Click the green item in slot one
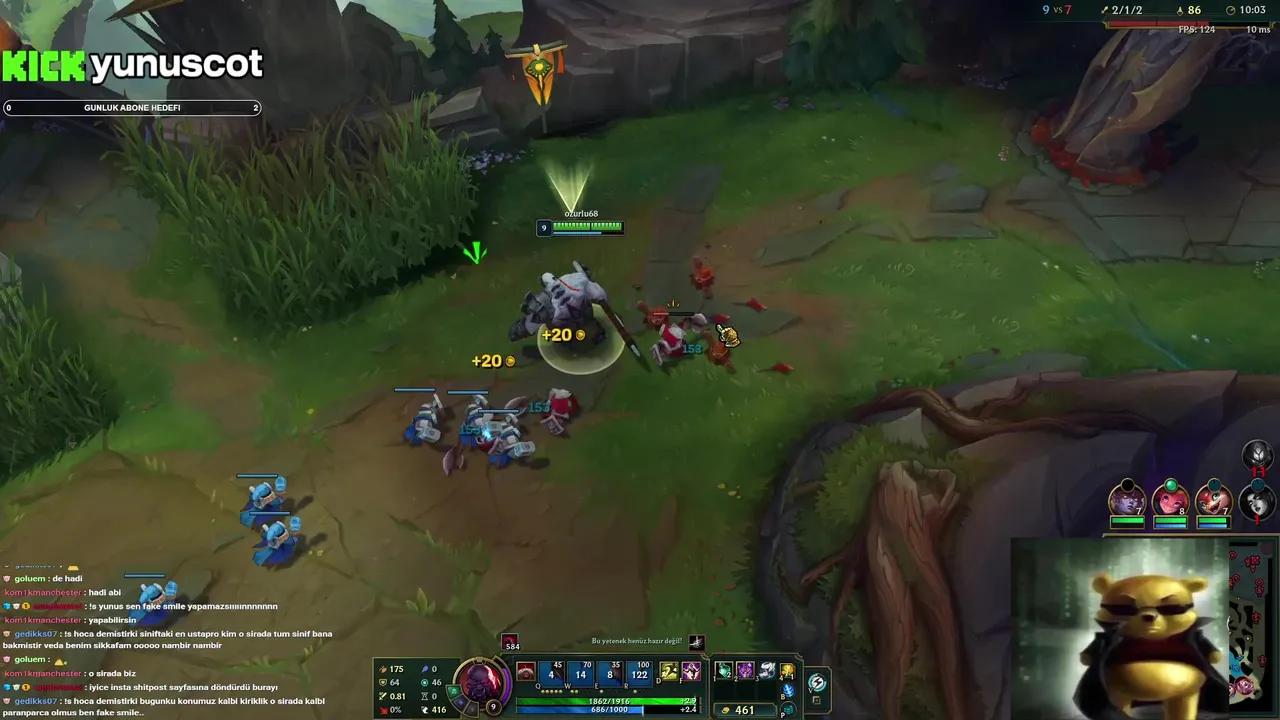The height and width of the screenshot is (720, 1280). click(x=724, y=670)
